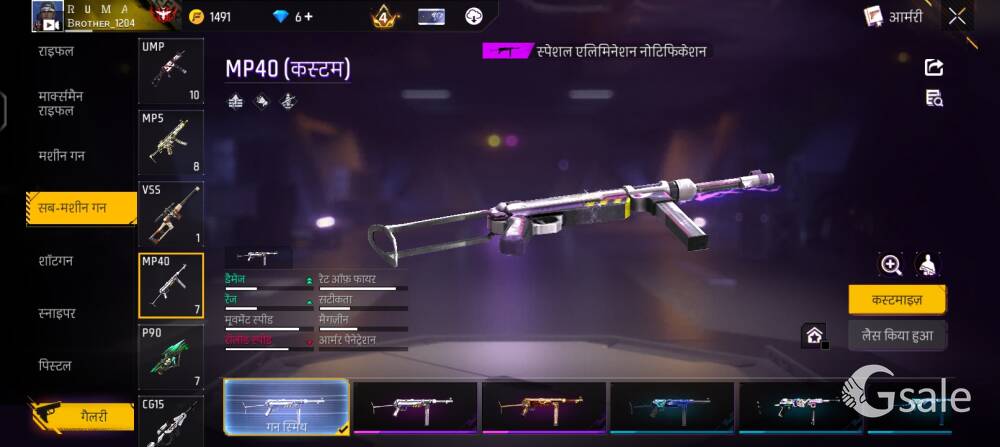Select the UMP weapon tile
Image resolution: width=1000 pixels, height=447 pixels.
point(170,72)
